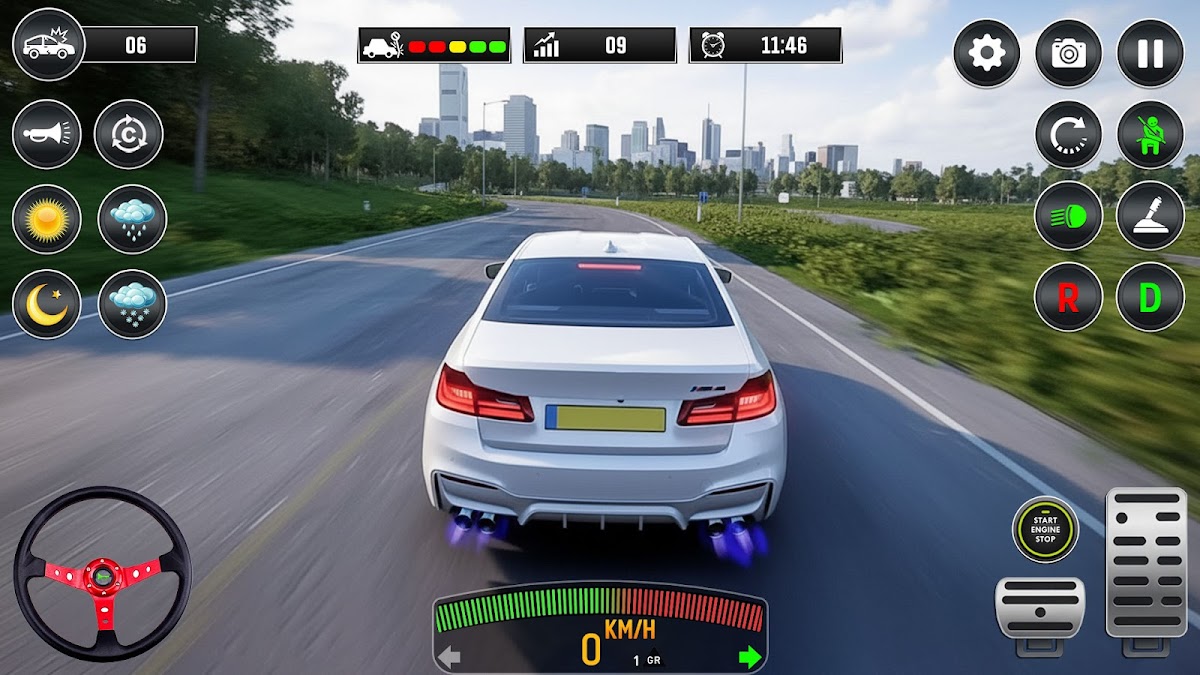The image size is (1200, 675).
Task: Pause the game
Action: [x=1150, y=53]
